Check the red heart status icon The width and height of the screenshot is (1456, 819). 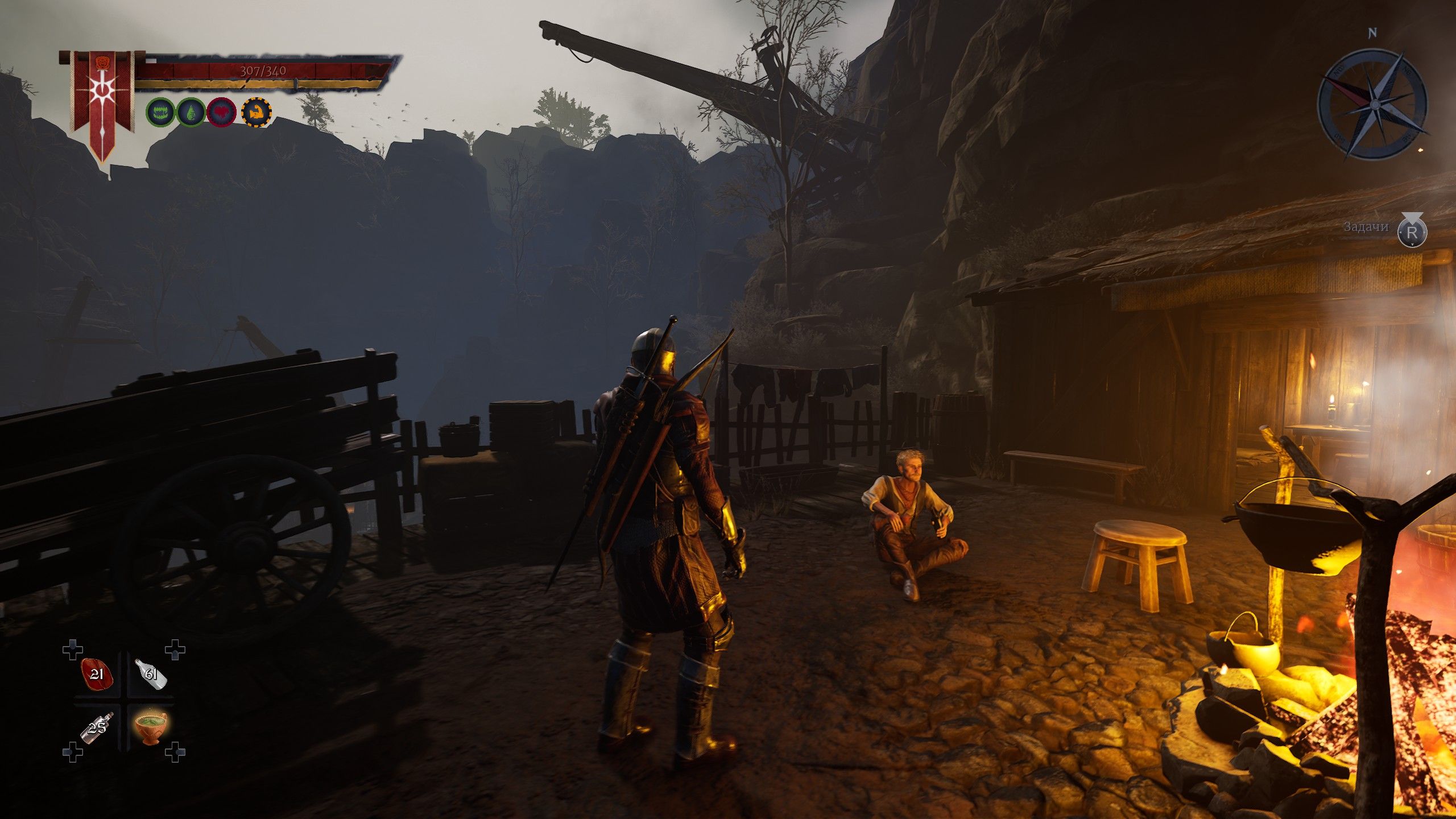pos(222,112)
